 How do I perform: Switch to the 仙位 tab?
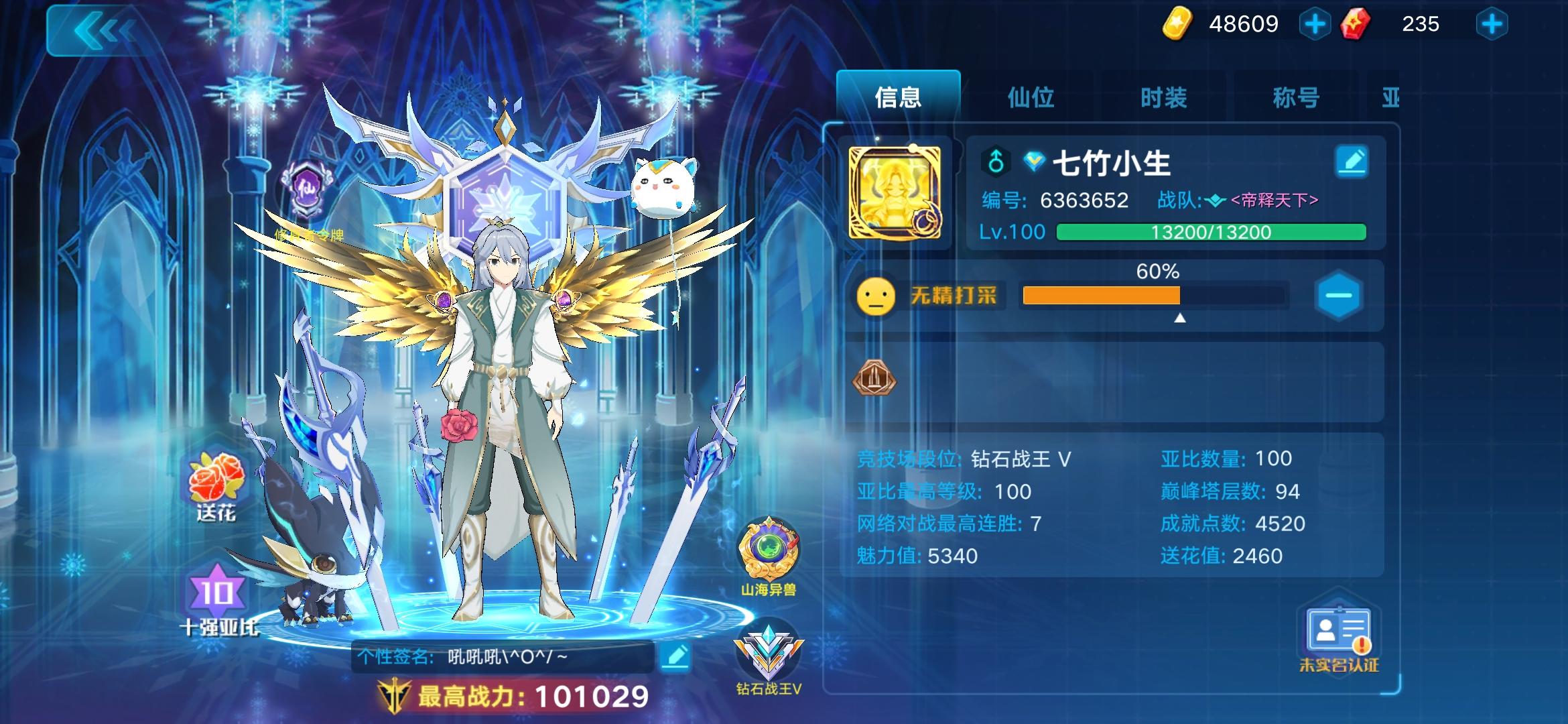(1032, 97)
